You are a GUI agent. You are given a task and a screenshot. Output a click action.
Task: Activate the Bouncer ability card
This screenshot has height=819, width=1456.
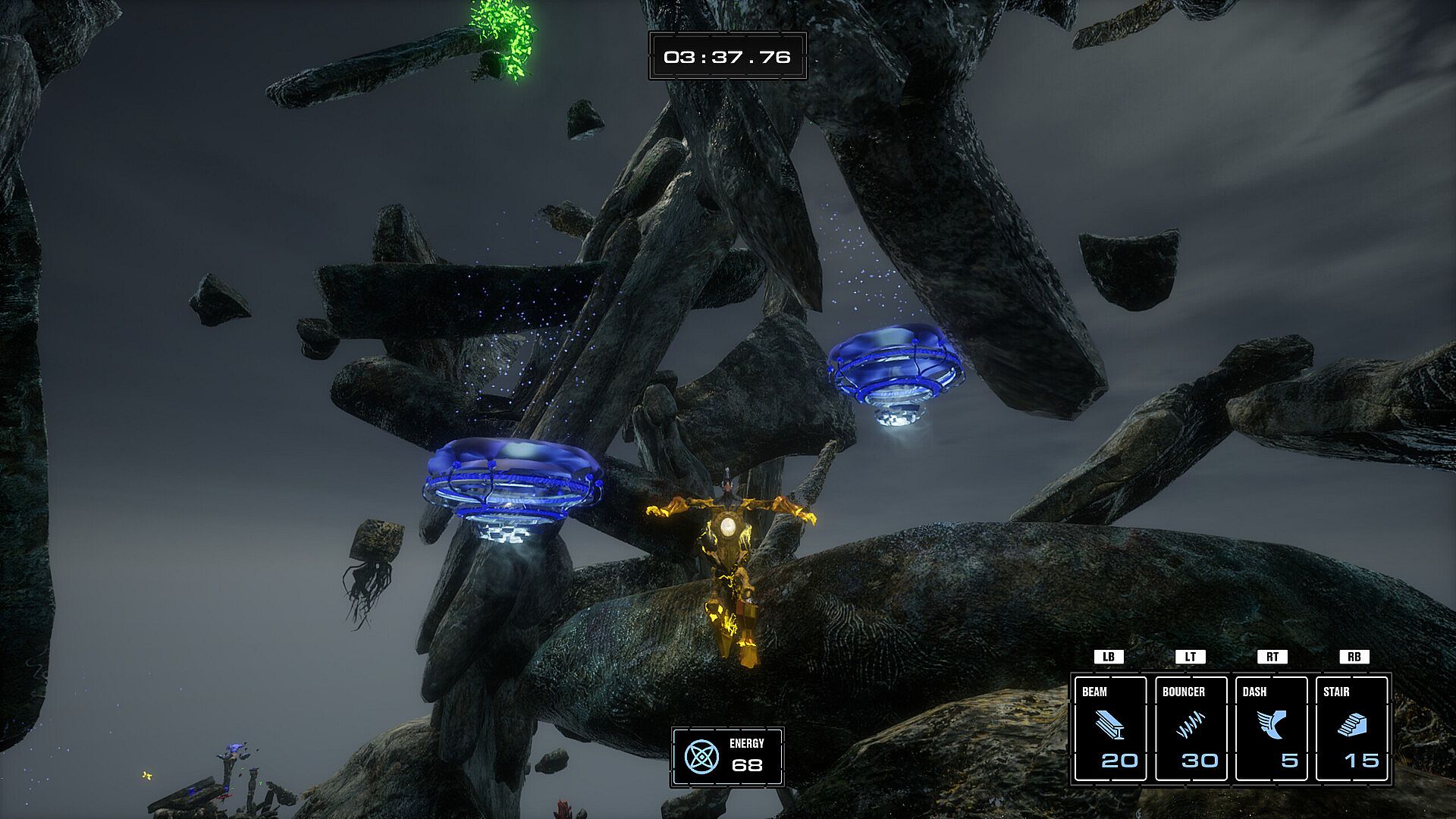(1191, 728)
